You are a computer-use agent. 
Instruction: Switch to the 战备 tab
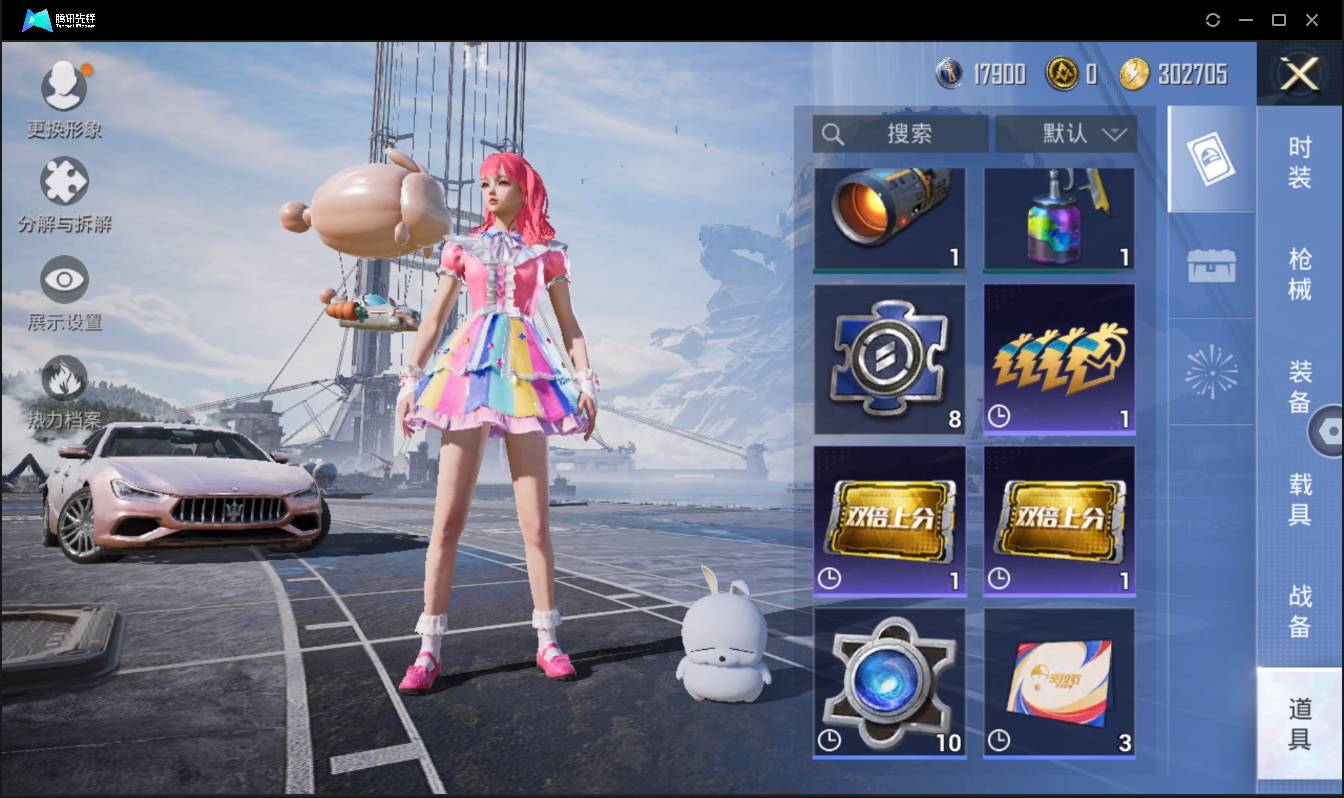coord(1299,610)
